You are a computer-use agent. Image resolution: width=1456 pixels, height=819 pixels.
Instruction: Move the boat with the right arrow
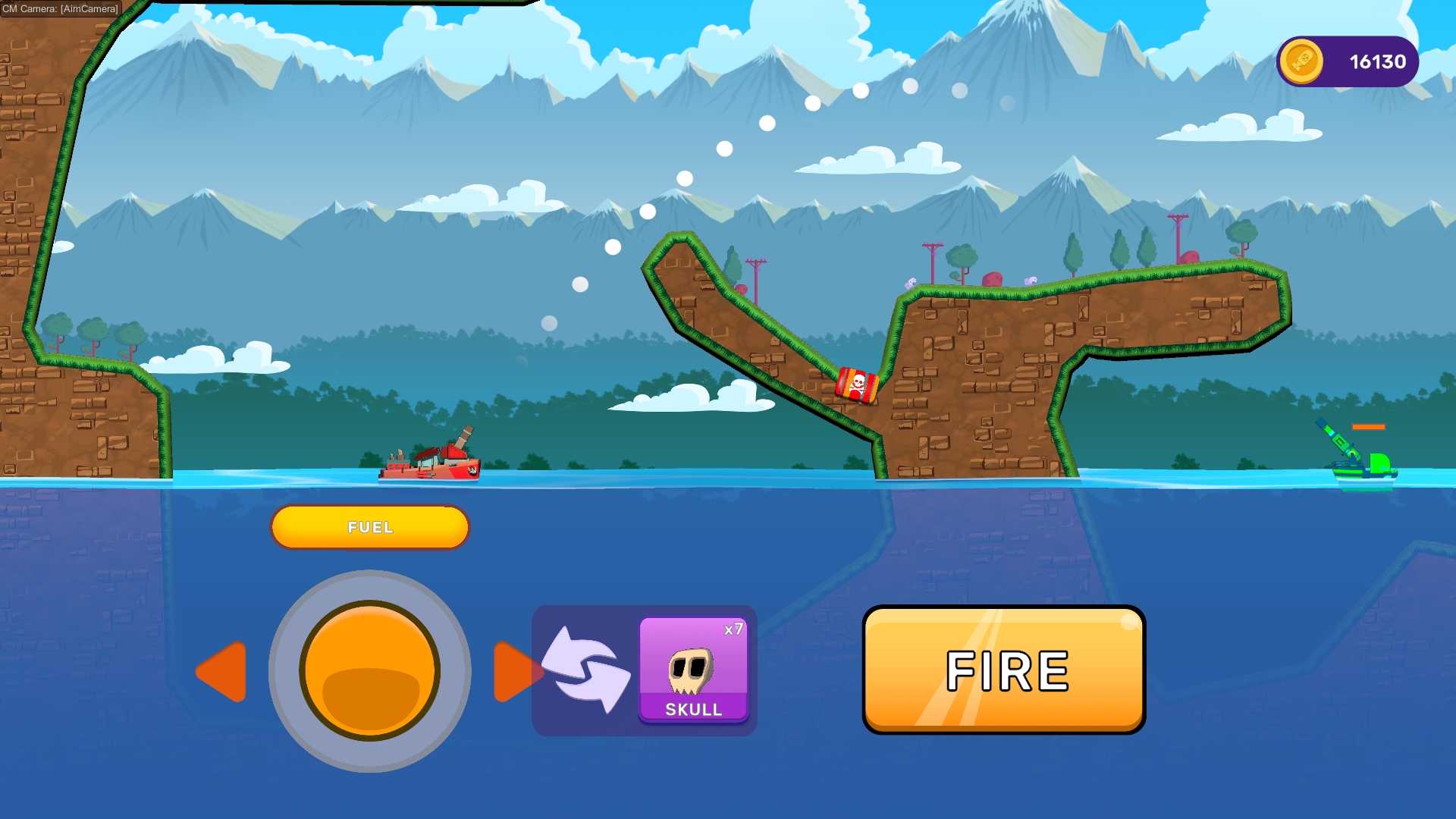[x=514, y=671]
